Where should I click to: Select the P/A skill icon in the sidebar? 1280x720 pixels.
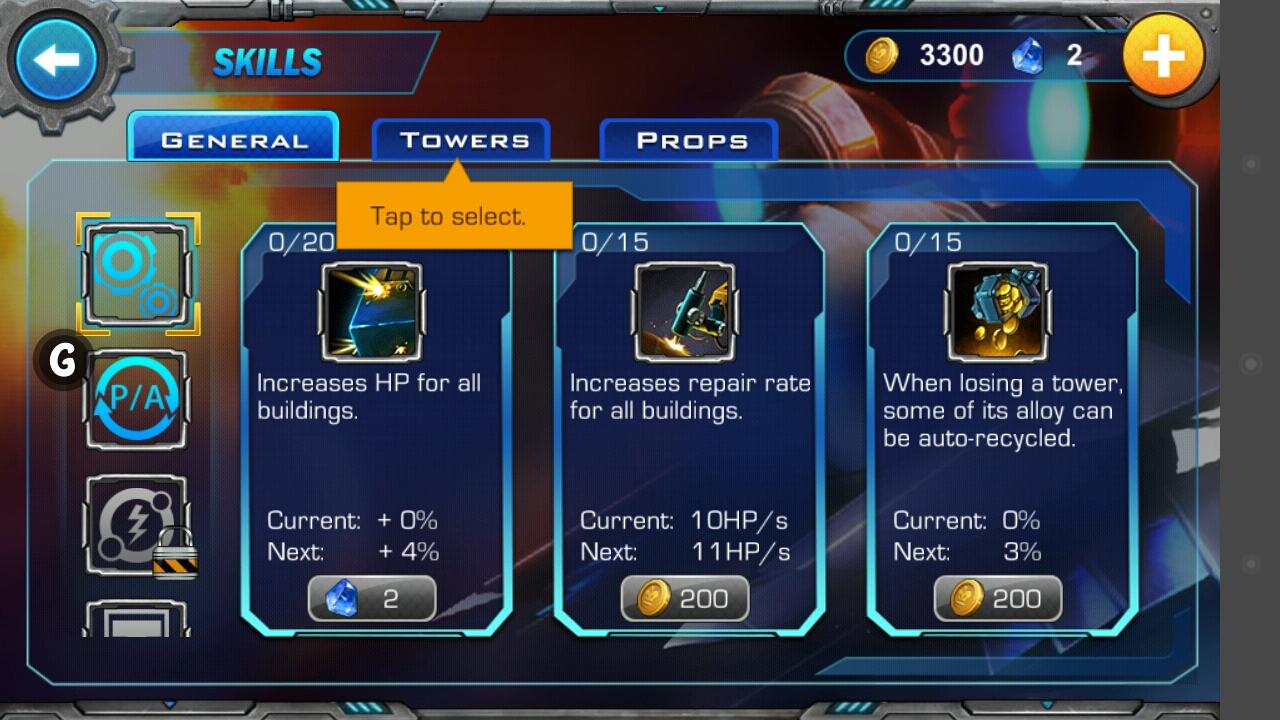click(x=136, y=400)
